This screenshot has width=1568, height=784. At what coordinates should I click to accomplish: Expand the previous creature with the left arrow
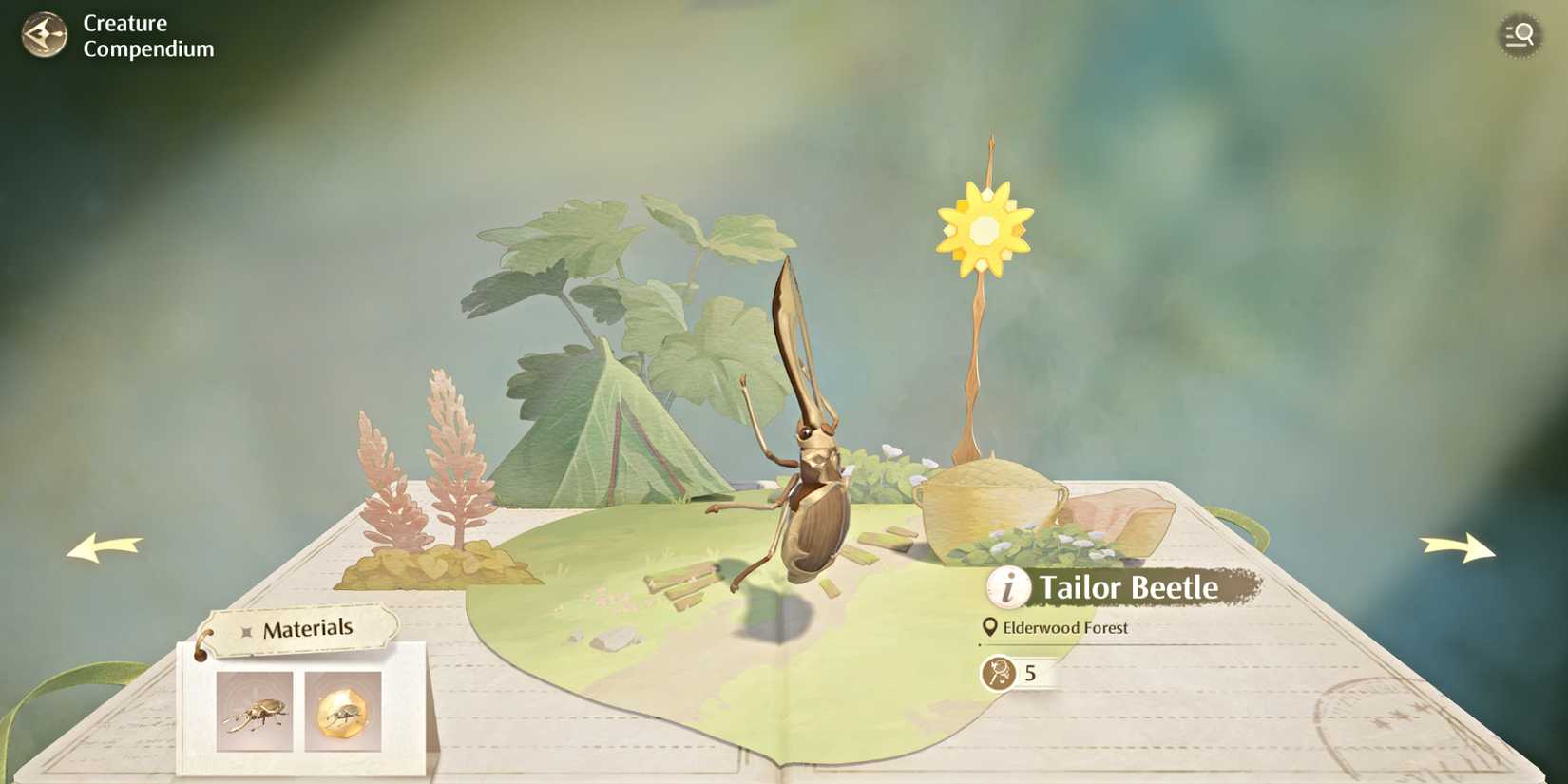[x=105, y=548]
